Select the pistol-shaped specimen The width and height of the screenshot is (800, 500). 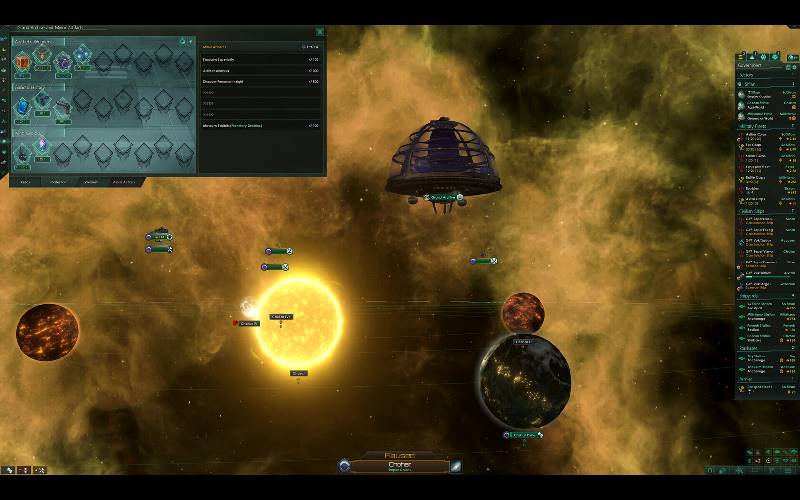point(64,106)
